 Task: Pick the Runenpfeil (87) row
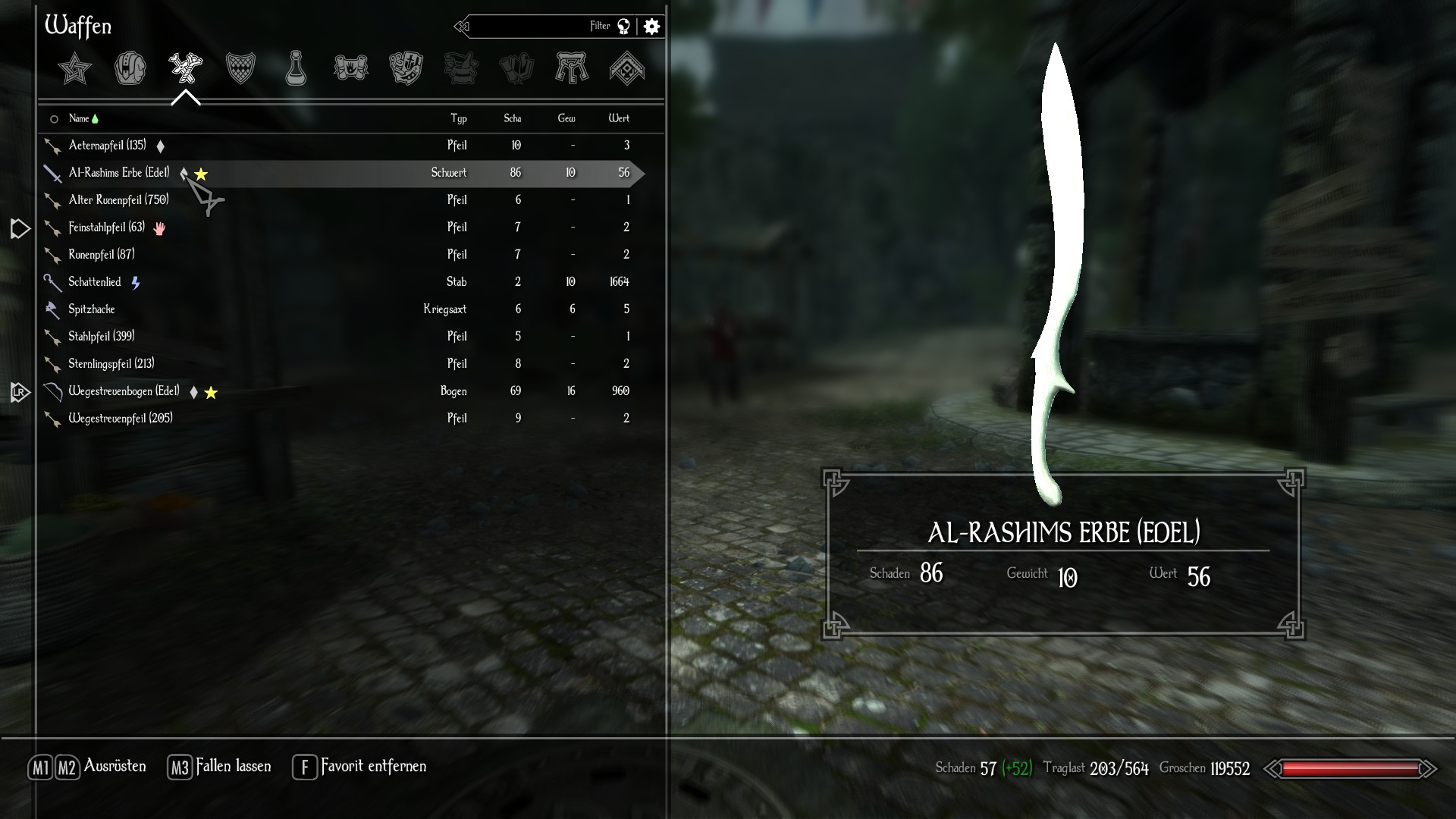(x=101, y=255)
